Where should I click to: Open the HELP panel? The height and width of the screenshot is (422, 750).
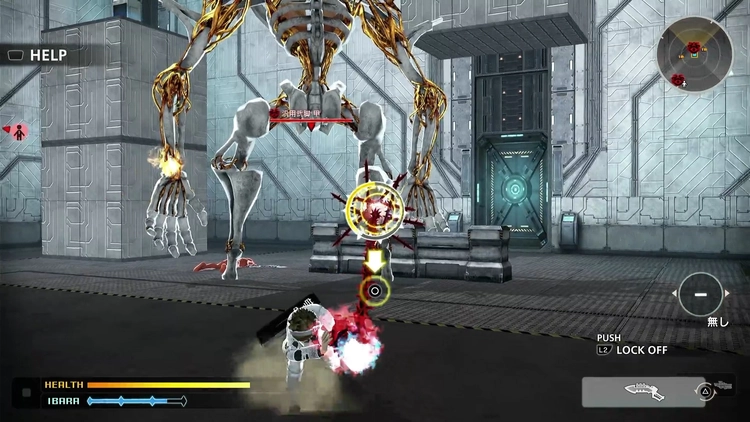[36, 56]
